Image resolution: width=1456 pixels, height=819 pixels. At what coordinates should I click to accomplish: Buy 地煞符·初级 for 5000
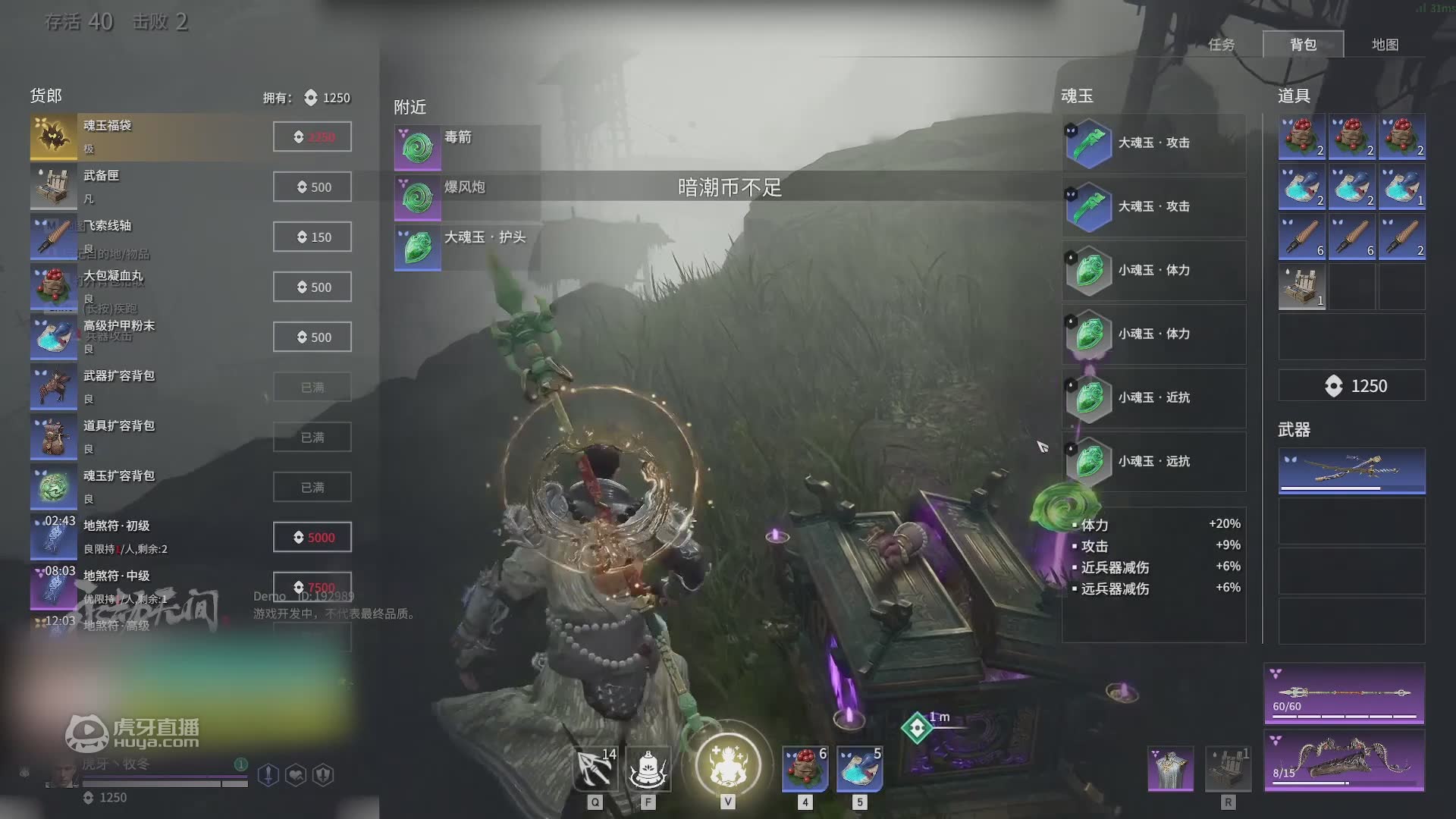pos(312,538)
